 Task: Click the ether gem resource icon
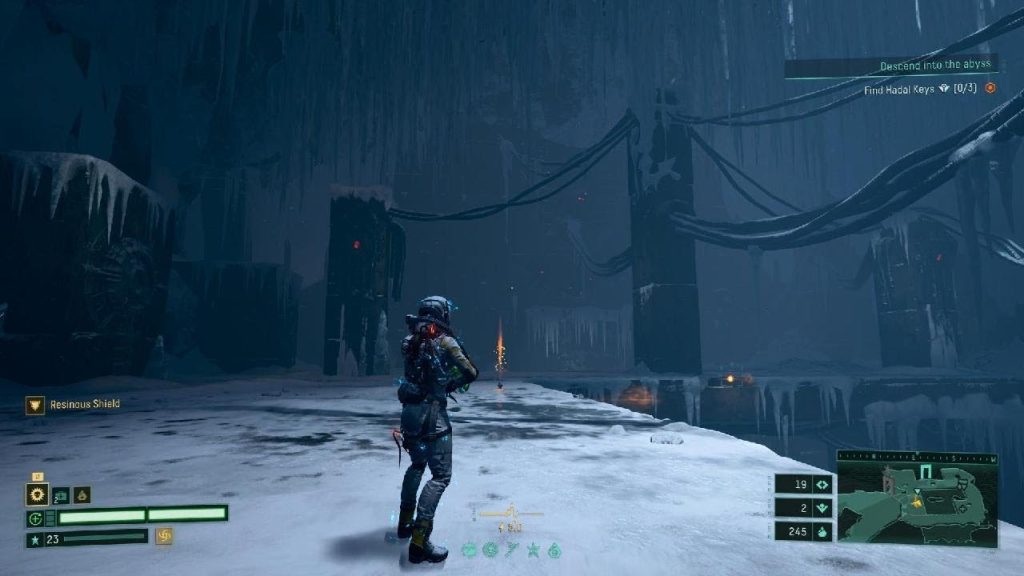tap(823, 508)
